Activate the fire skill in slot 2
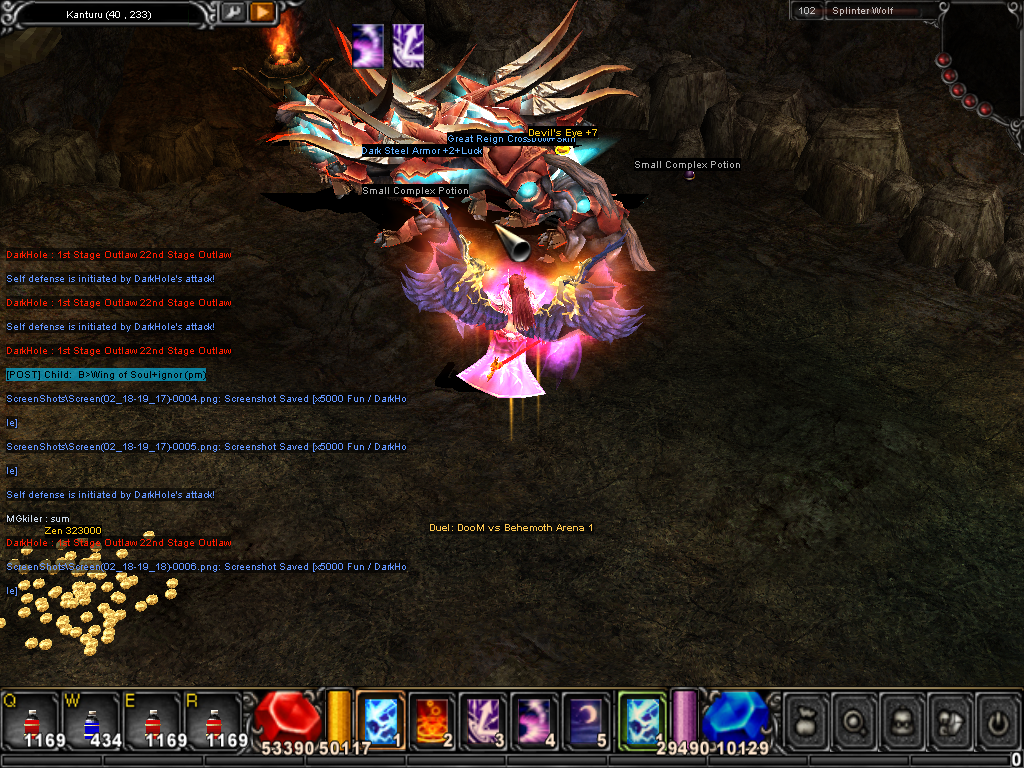 (432, 719)
